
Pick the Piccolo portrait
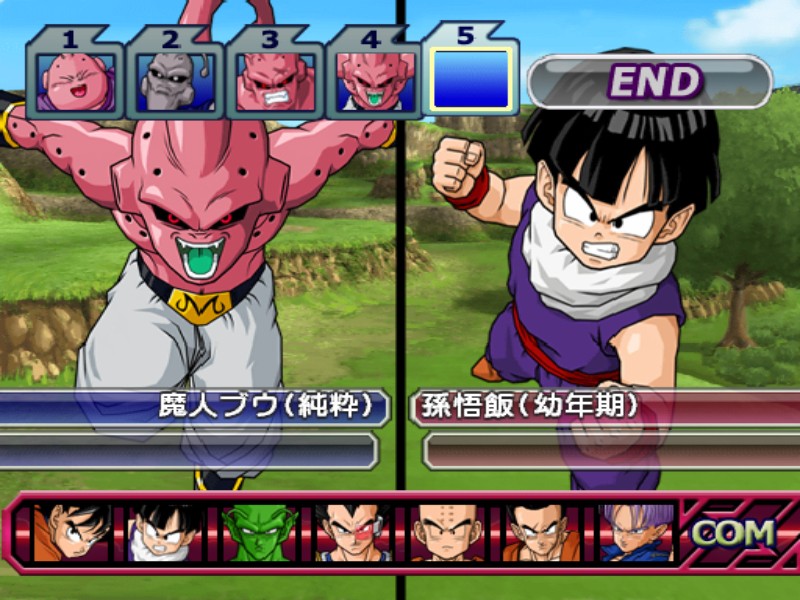coord(260,532)
